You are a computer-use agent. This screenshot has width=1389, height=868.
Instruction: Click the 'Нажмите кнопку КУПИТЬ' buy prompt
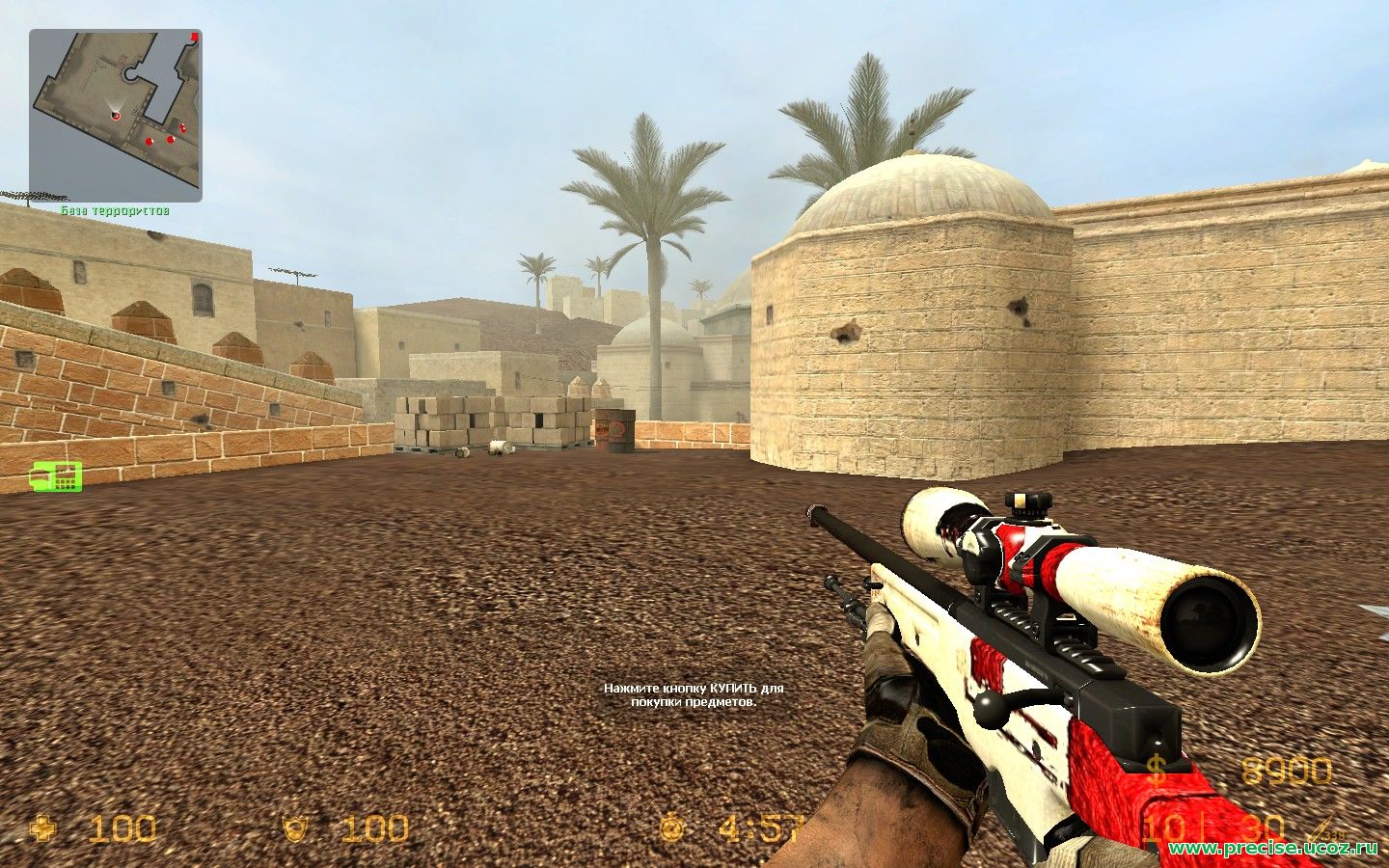pyautogui.click(x=694, y=696)
